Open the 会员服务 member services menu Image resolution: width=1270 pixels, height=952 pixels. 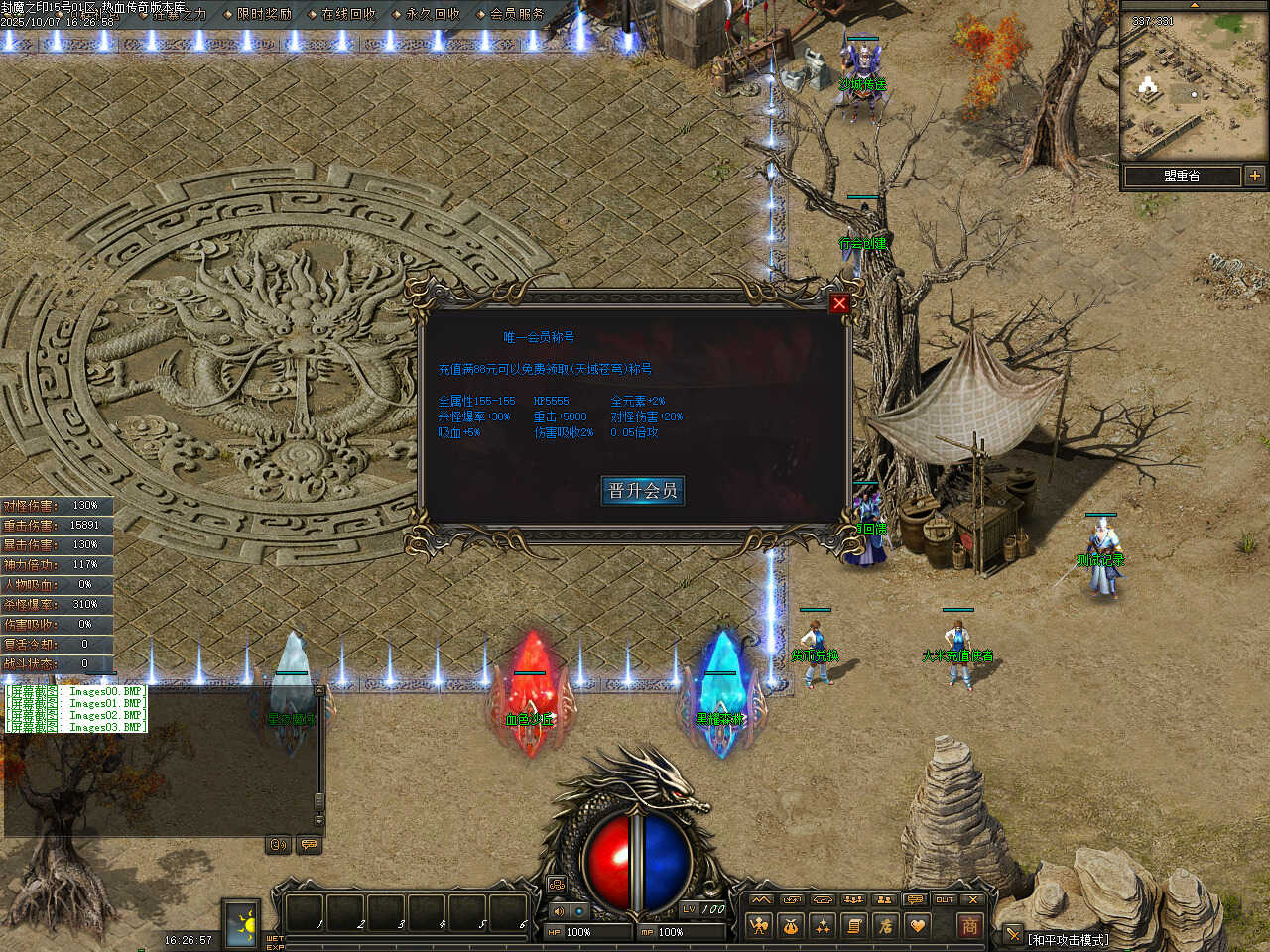pyautogui.click(x=517, y=14)
